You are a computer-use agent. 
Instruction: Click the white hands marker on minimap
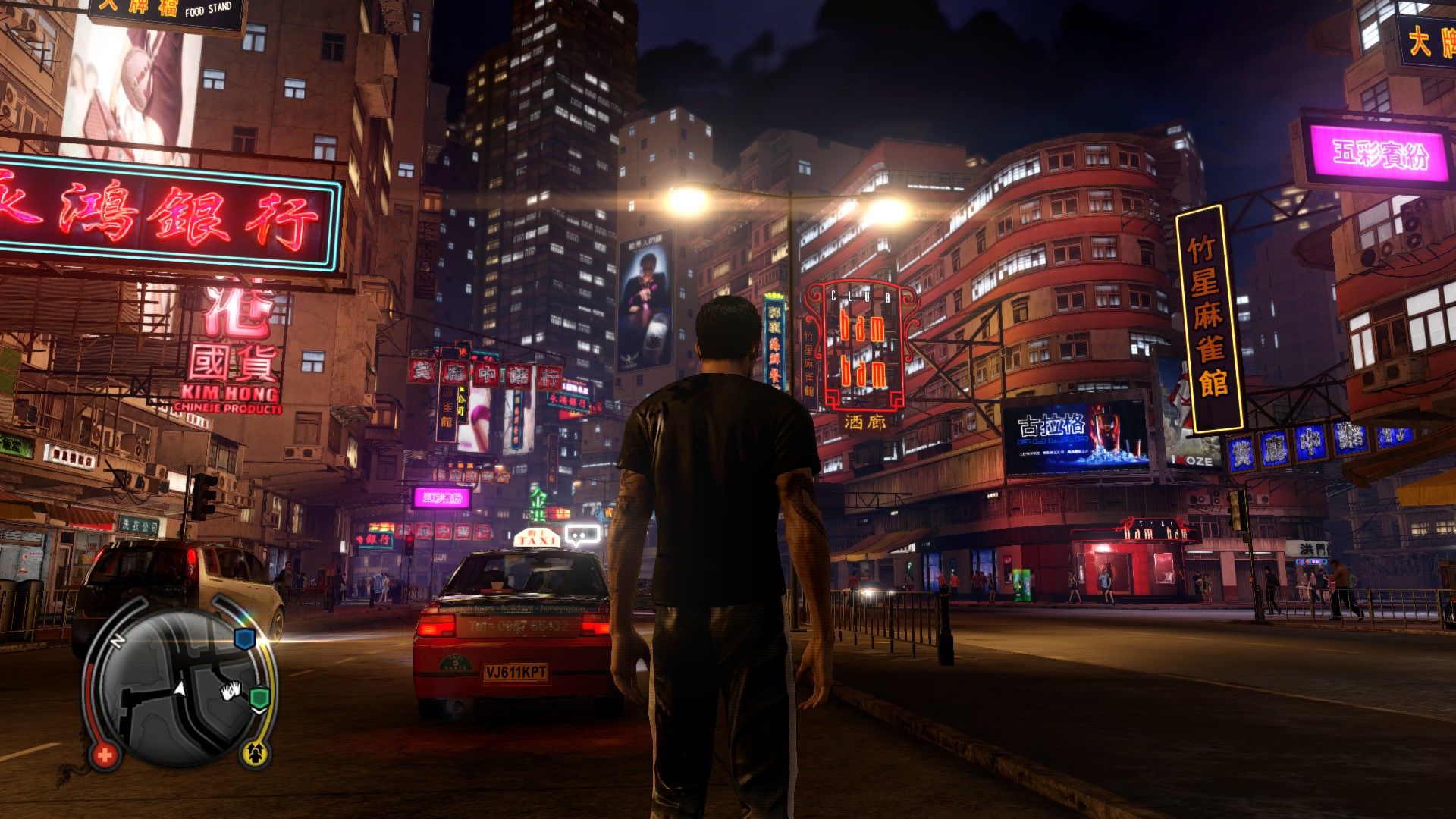tap(231, 689)
